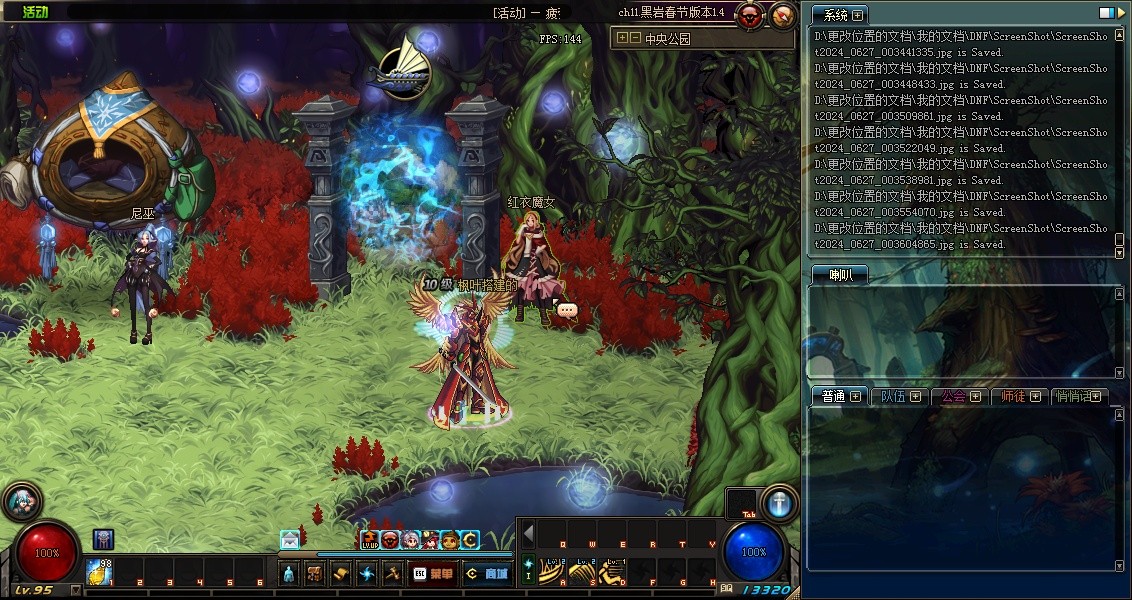Image resolution: width=1132 pixels, height=600 pixels.
Task: Open the crossed hammer crafting button
Action: pyautogui.click(x=393, y=573)
